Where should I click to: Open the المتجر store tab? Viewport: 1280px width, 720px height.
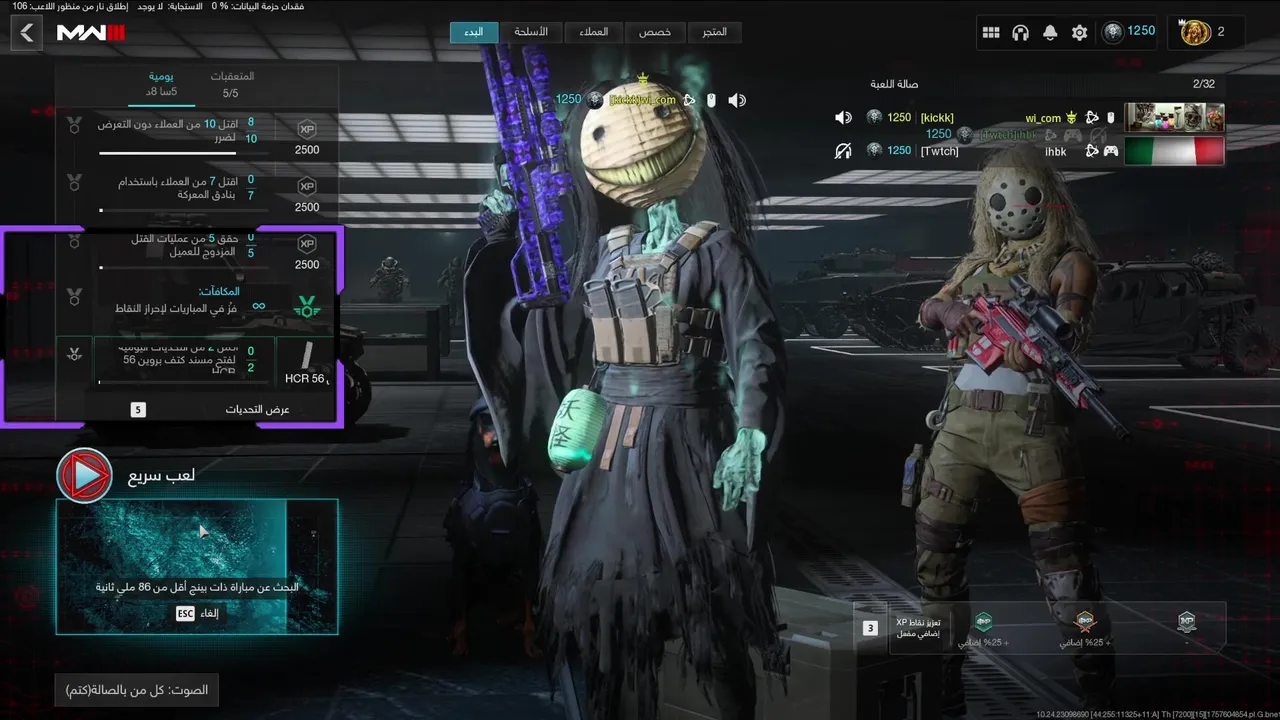click(x=714, y=32)
